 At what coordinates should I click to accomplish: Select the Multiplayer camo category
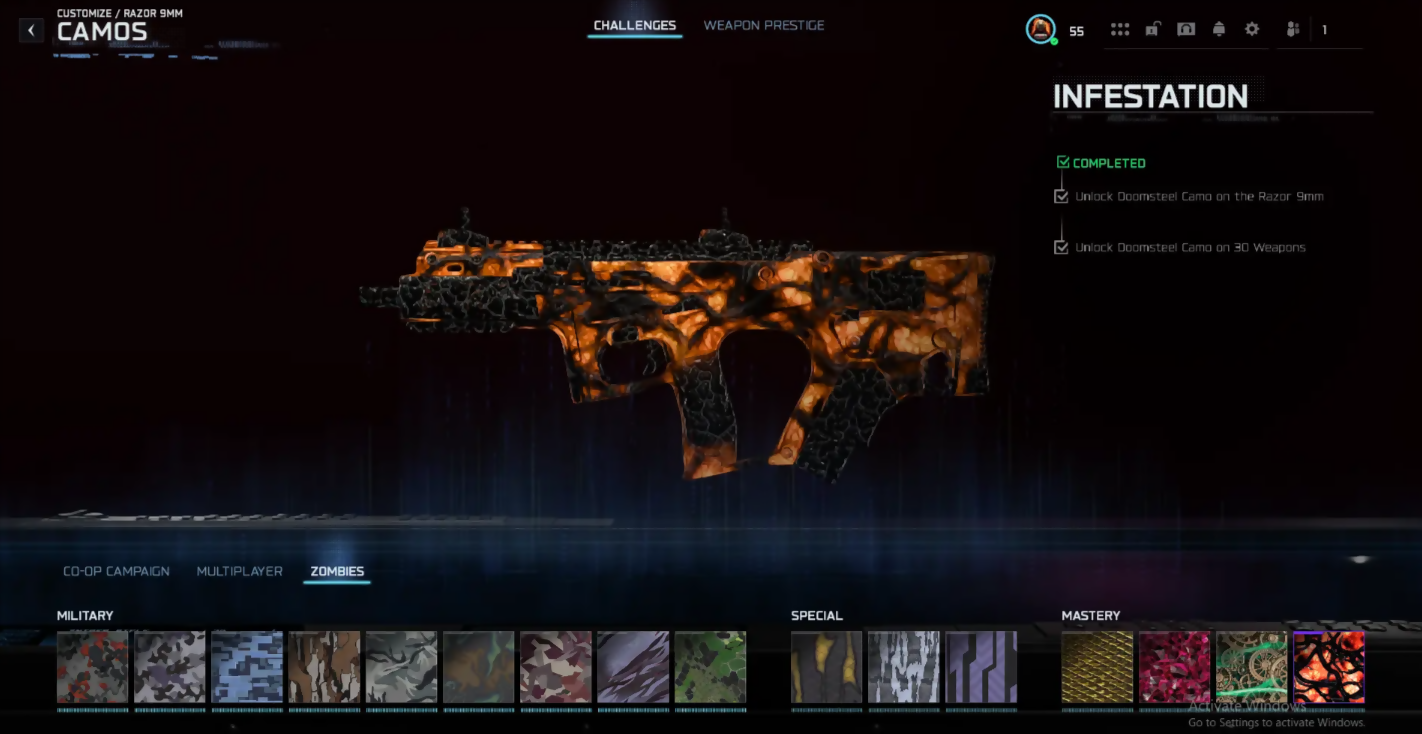pos(240,571)
